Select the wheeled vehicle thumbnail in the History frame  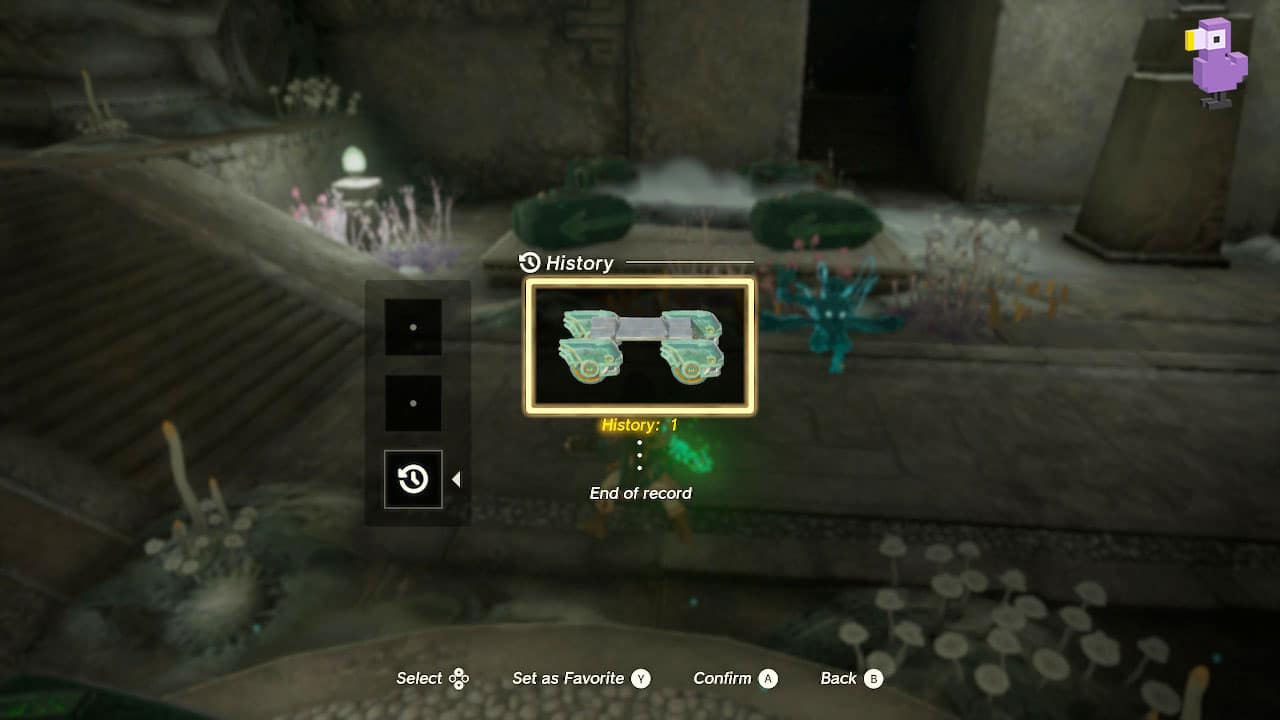[x=638, y=347]
